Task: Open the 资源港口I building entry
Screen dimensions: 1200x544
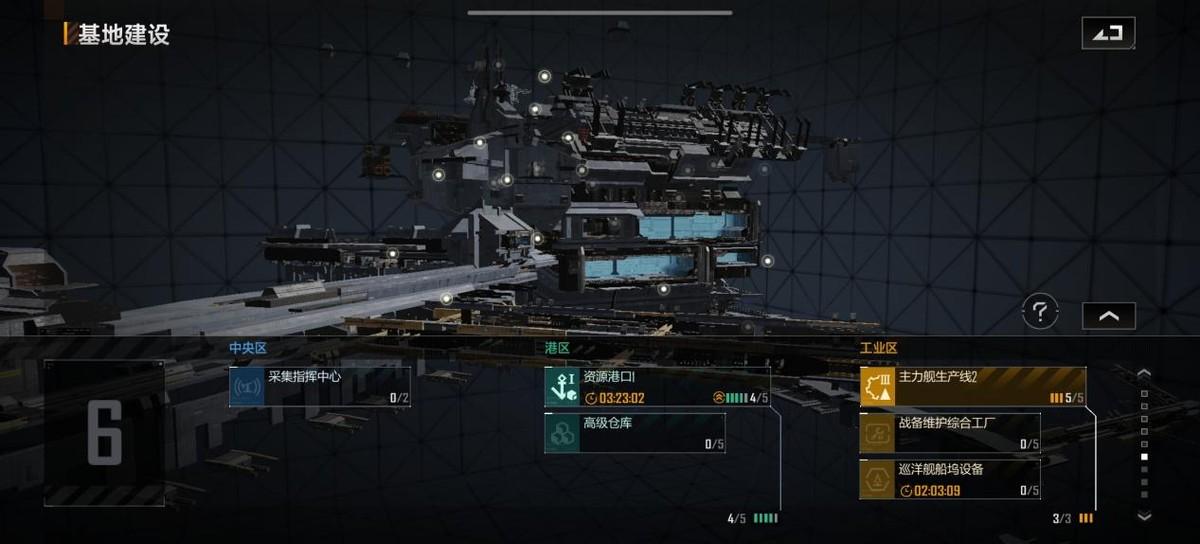Action: [657, 387]
